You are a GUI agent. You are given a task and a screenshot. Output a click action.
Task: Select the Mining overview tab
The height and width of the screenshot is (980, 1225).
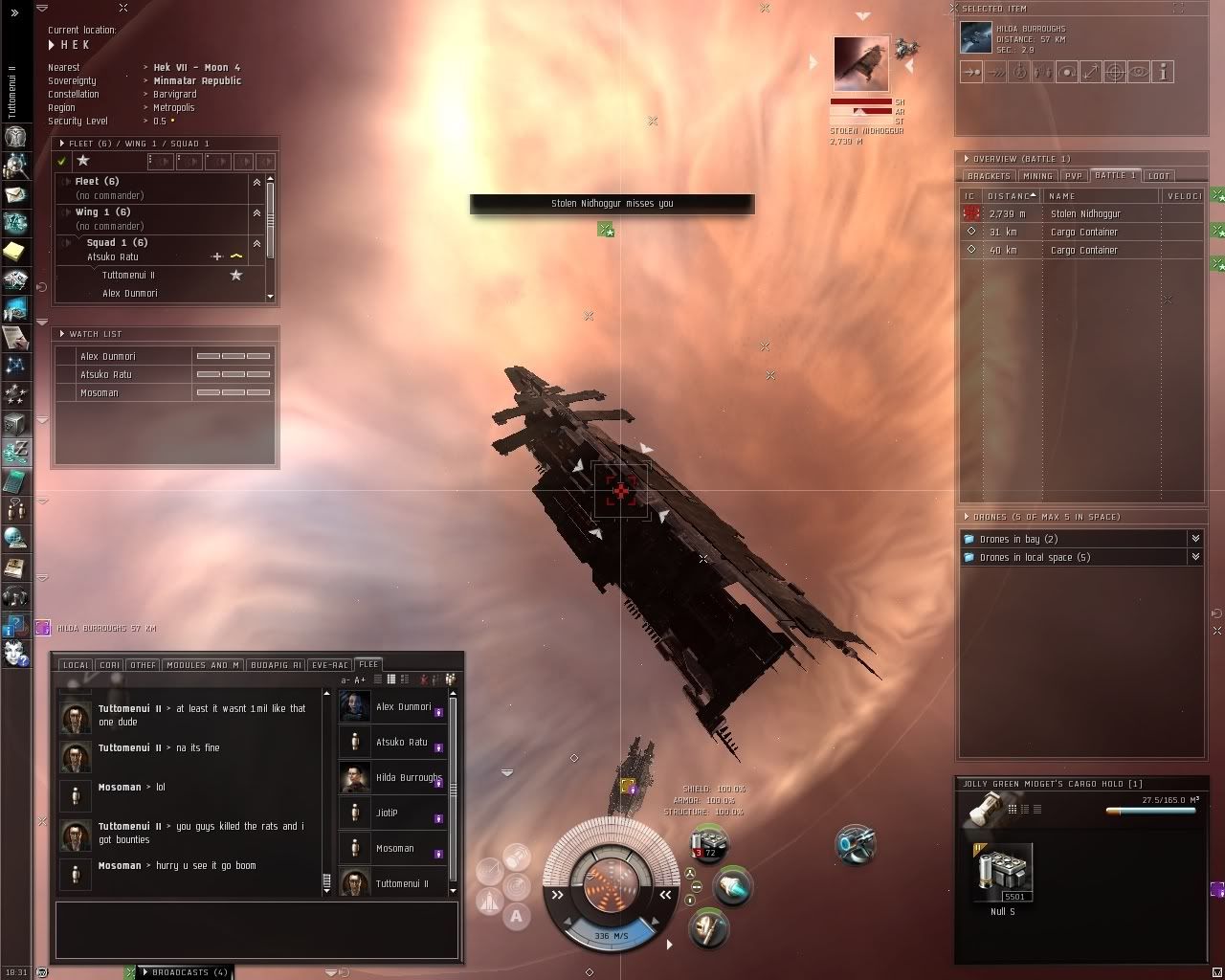pos(1037,176)
